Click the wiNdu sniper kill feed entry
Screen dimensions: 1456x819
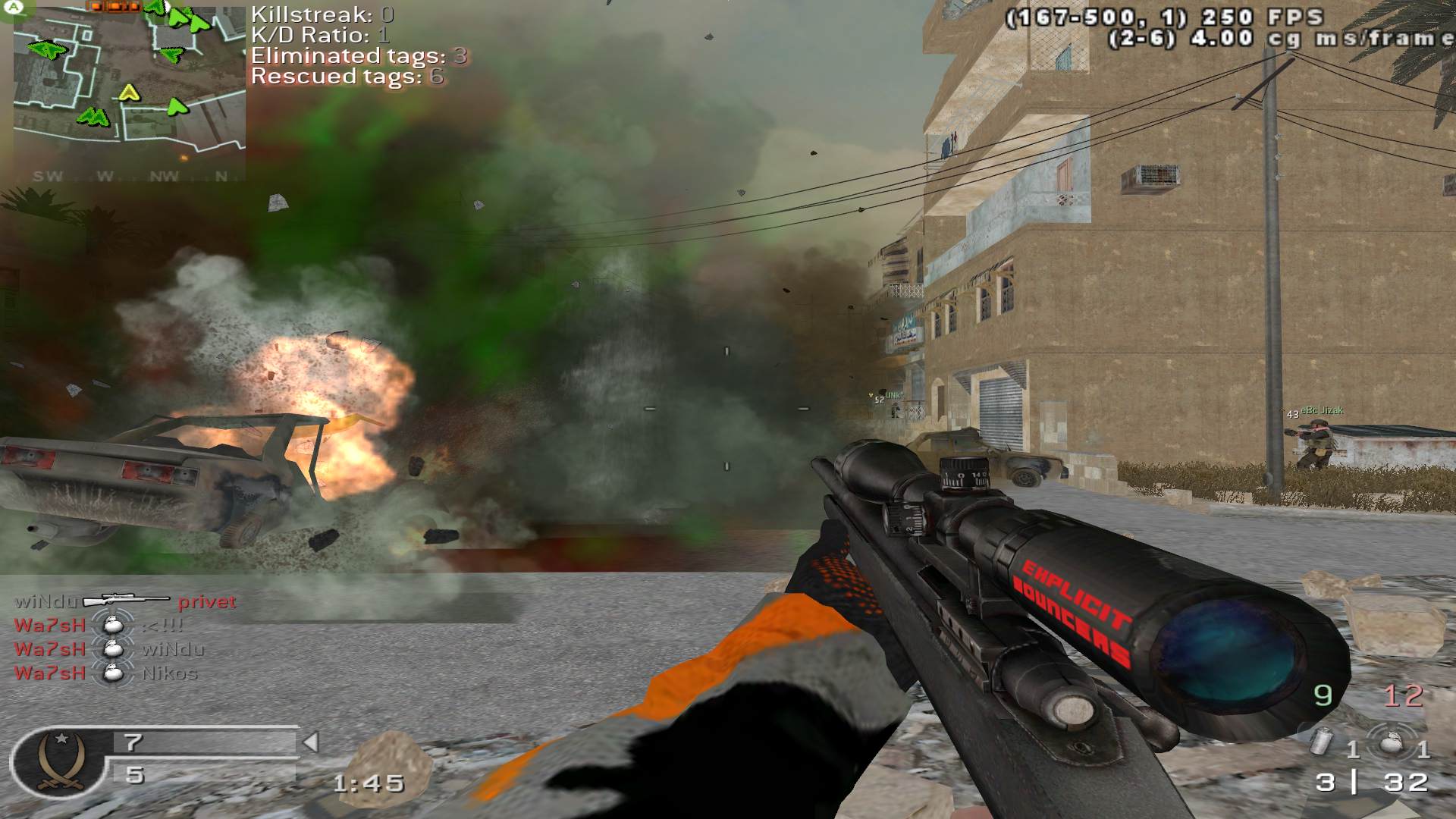point(125,601)
